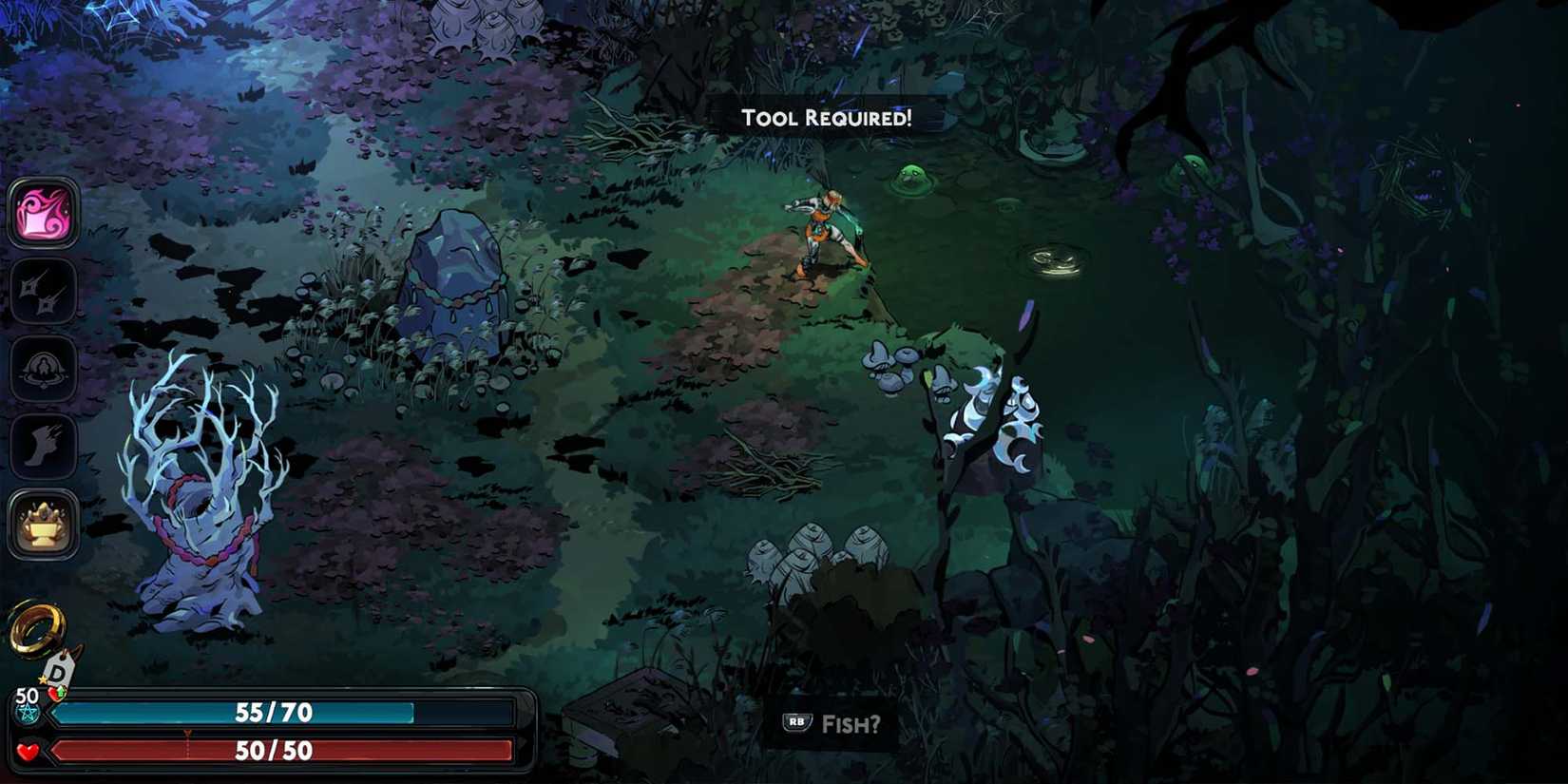Click the twin daggers attack icon
The width and height of the screenshot is (1568, 784).
(x=40, y=290)
